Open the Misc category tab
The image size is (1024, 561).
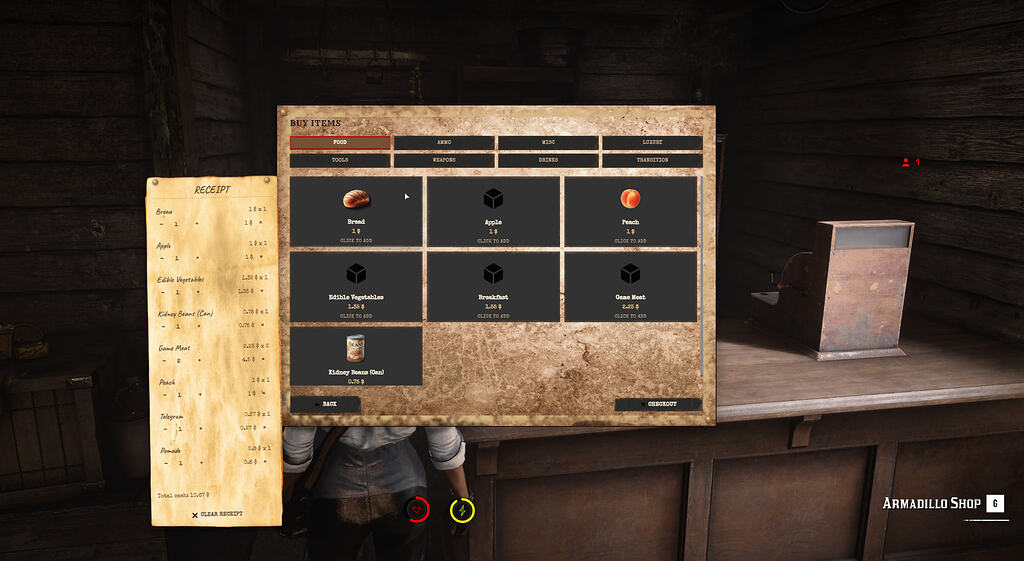click(548, 143)
